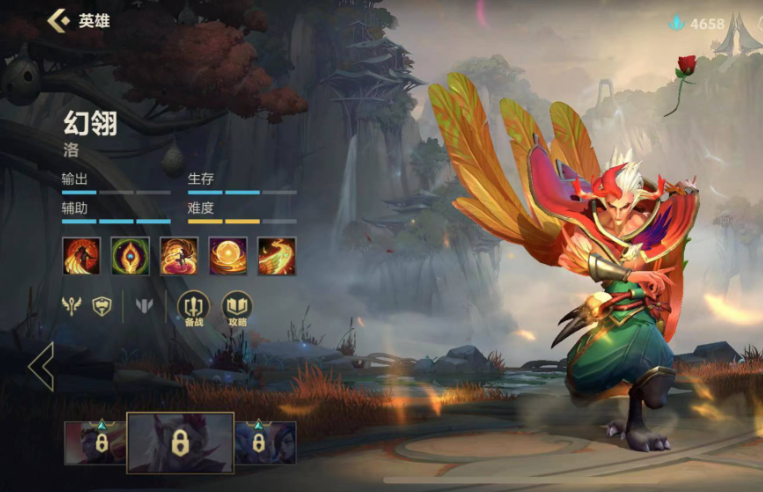Viewport: 763px width, 492px height.
Task: Select the spinning dancer ability icon
Action: (x=179, y=255)
